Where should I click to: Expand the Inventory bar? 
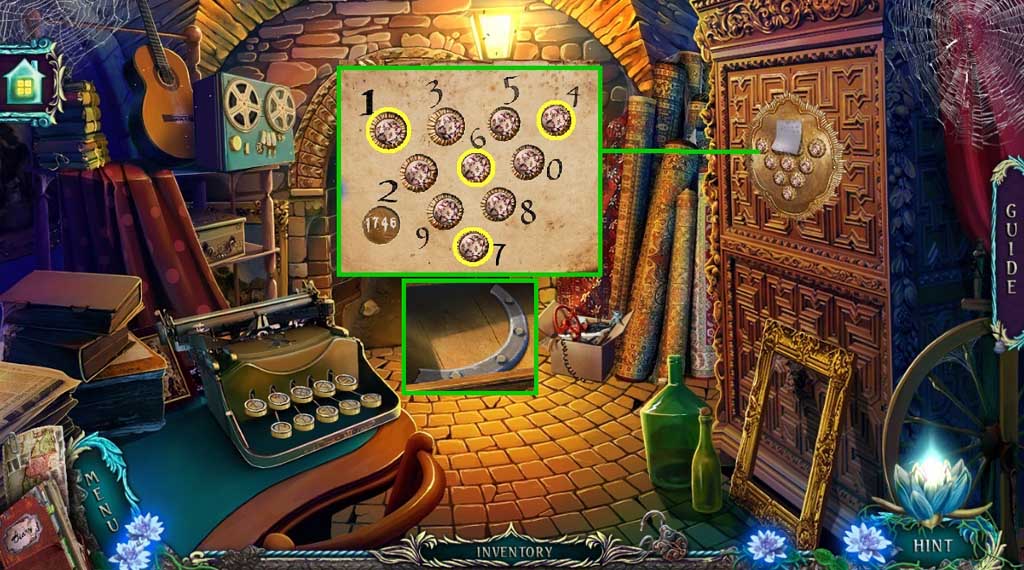(x=513, y=551)
